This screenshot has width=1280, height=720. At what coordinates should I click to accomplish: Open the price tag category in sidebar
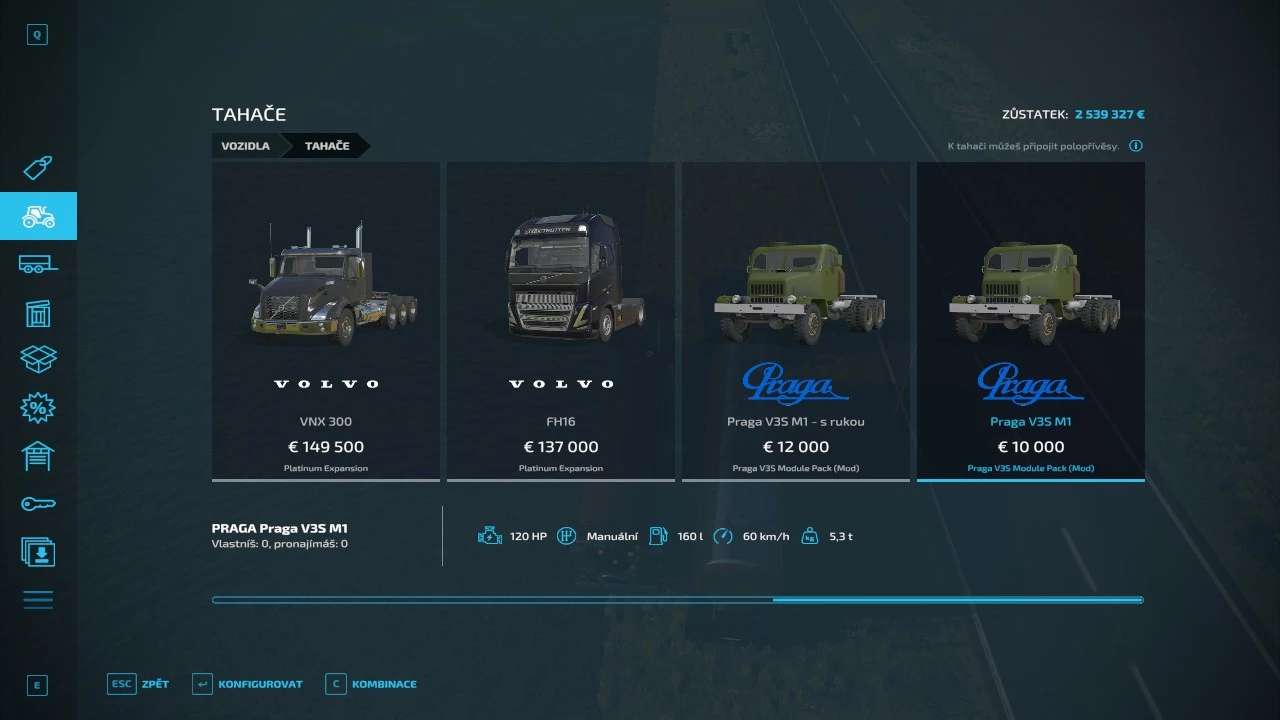tap(38, 168)
